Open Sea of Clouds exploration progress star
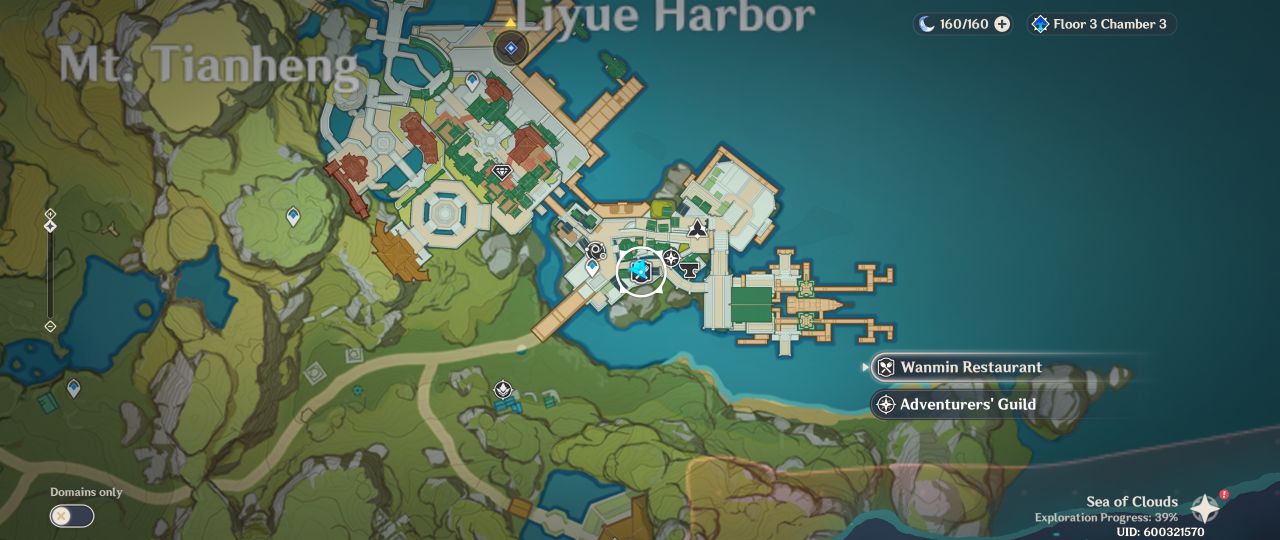1280x540 pixels. click(x=1205, y=508)
